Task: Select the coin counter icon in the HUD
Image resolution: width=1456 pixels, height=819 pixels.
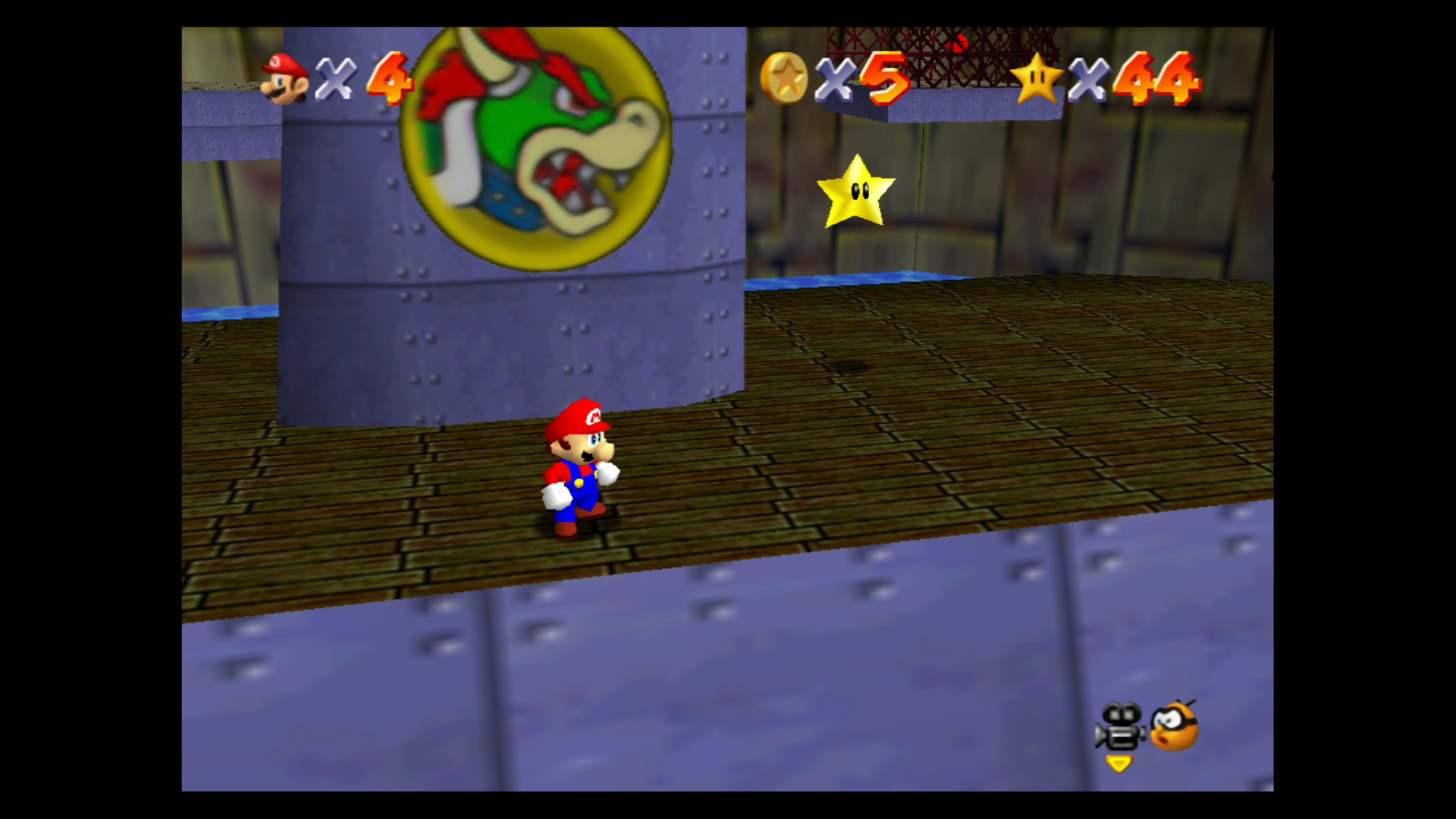Action: pos(783,78)
